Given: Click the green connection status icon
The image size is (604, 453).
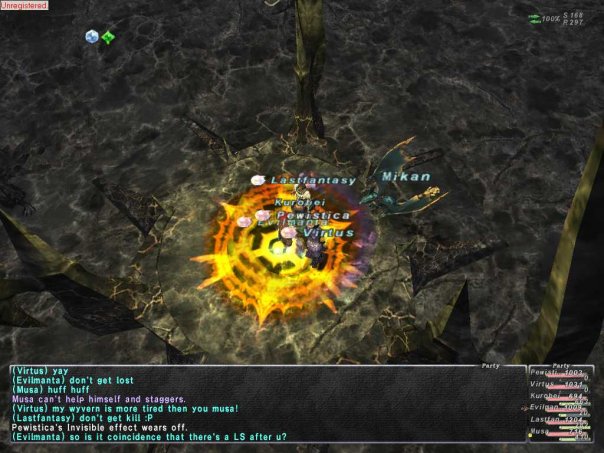Looking at the screenshot, I should (x=535, y=17).
